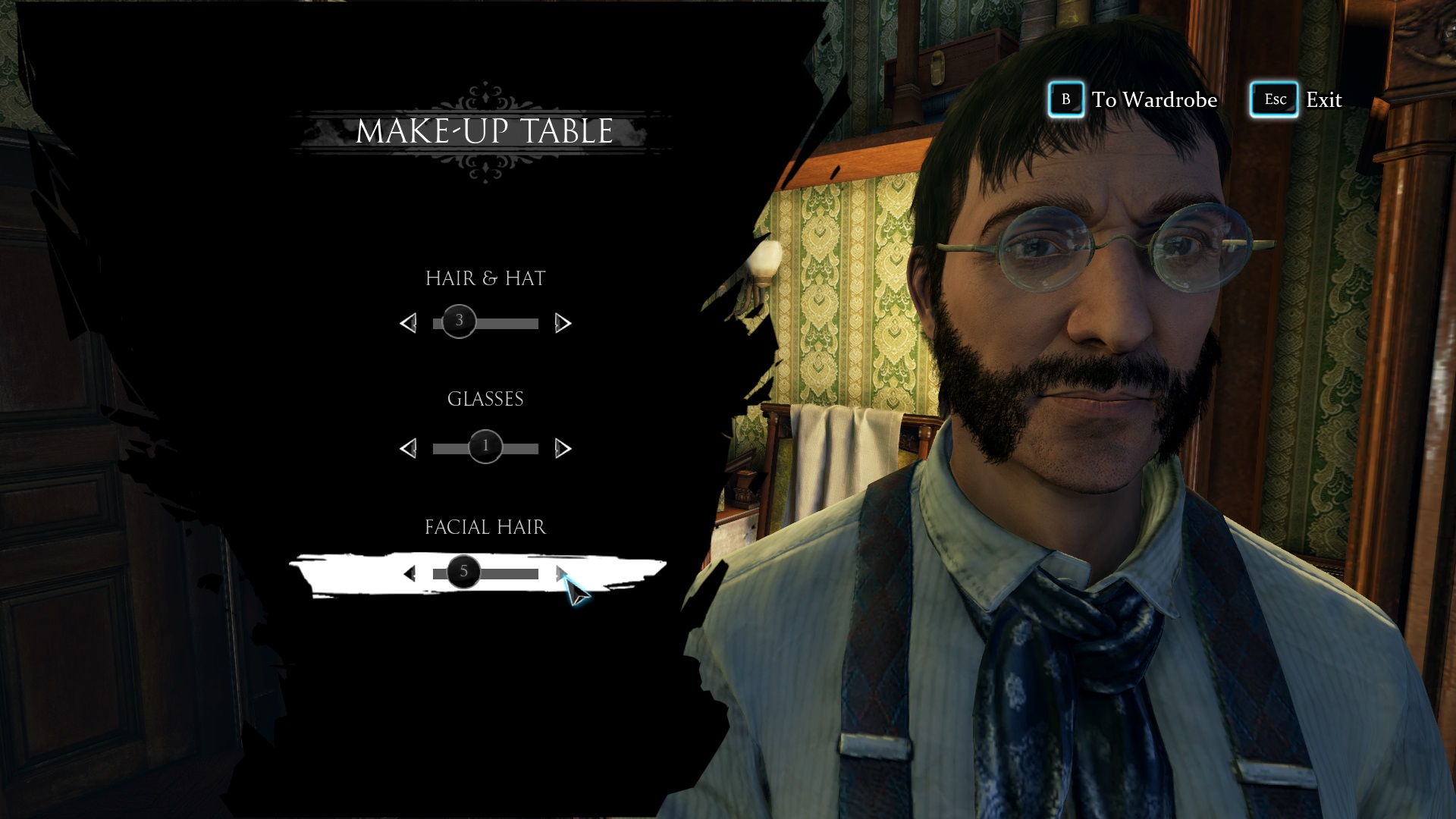Choose the previous Facial Hair style
This screenshot has width=1456, height=819.
point(409,574)
